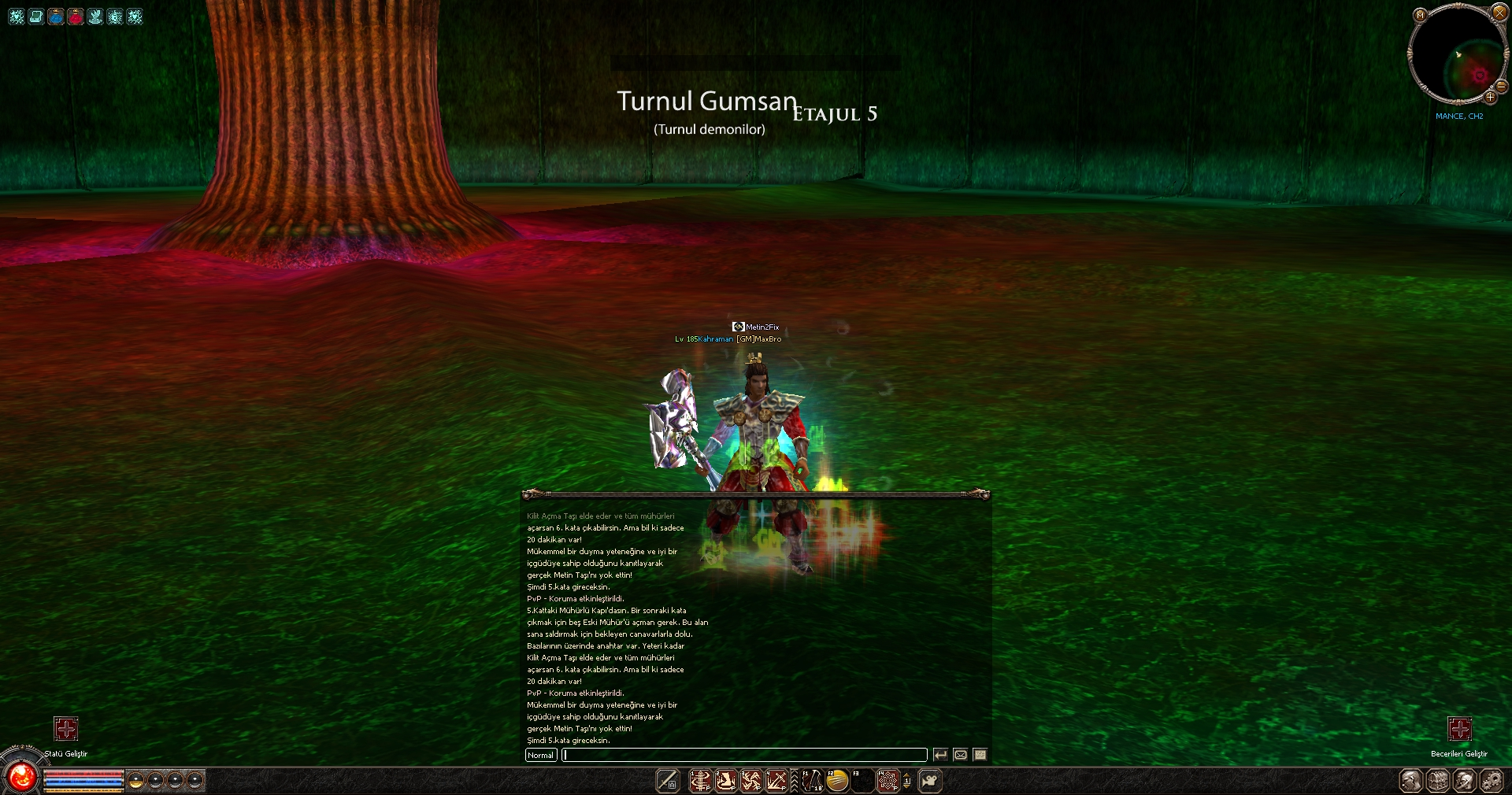Viewport: 1512px width, 795px height.
Task: Open the large map via the M button
Action: [1420, 15]
